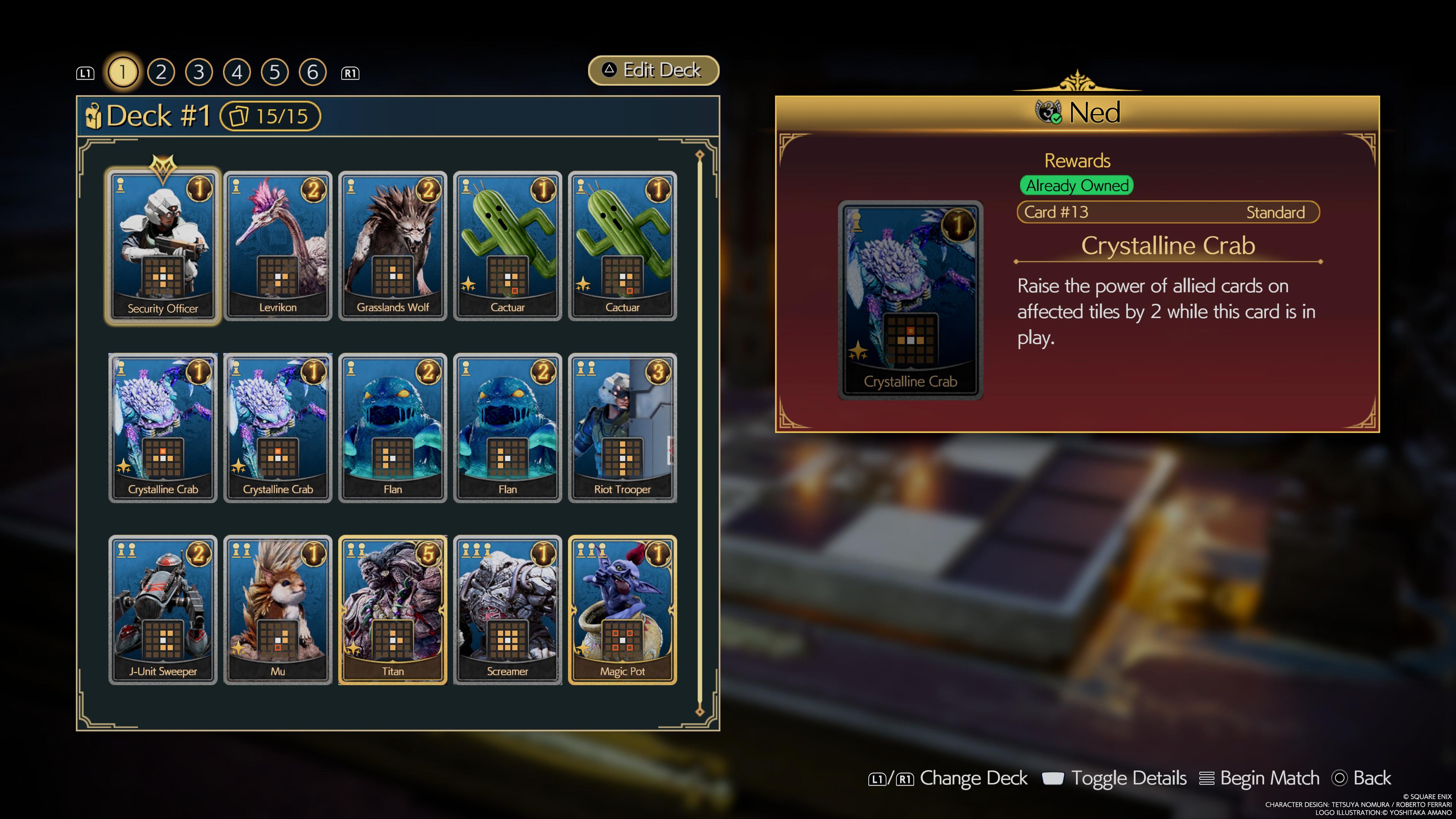Click the deck list scrollbar
Image resolution: width=1456 pixels, height=819 pixels.
(700, 433)
